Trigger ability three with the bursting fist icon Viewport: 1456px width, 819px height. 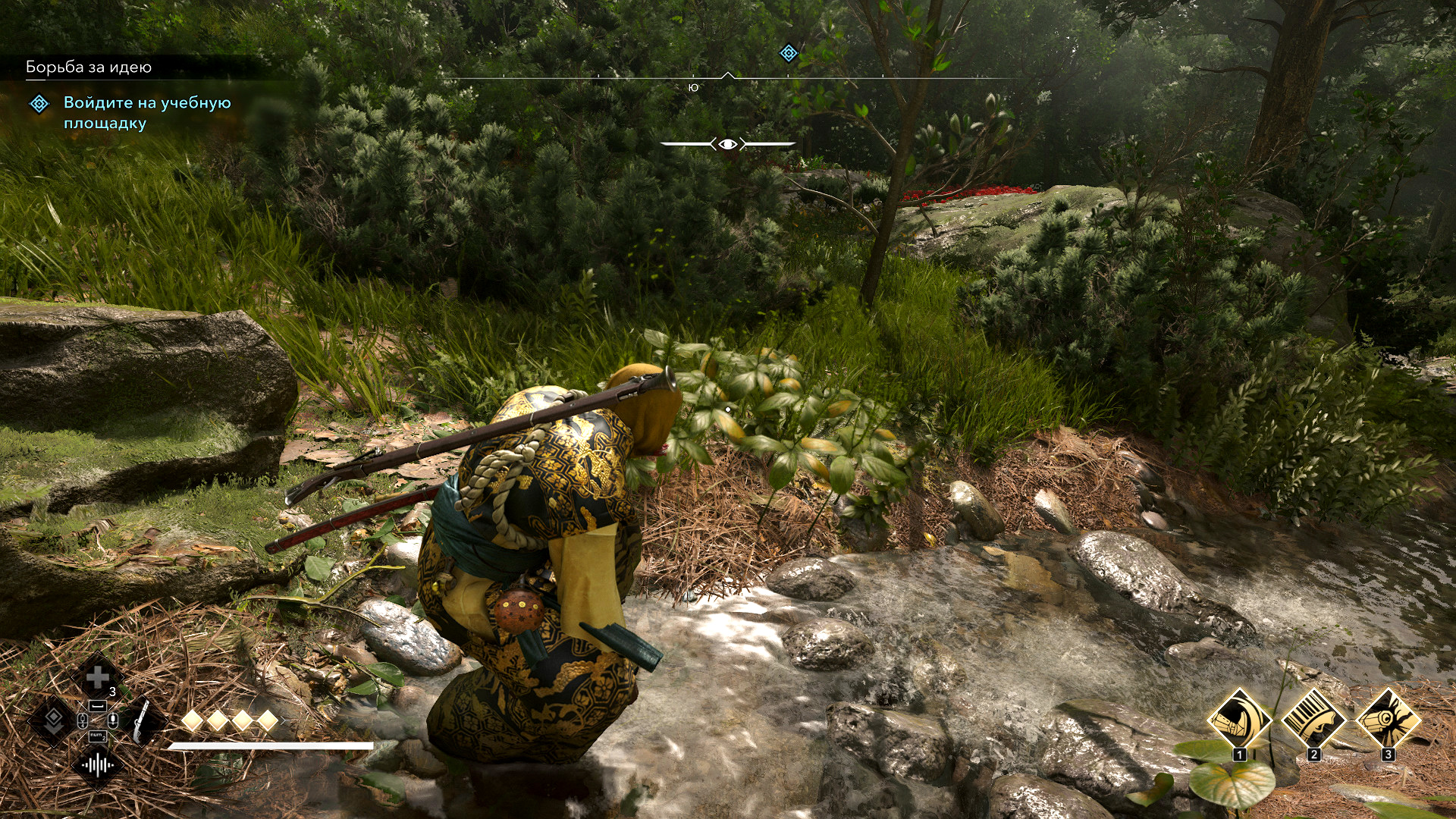(1388, 719)
